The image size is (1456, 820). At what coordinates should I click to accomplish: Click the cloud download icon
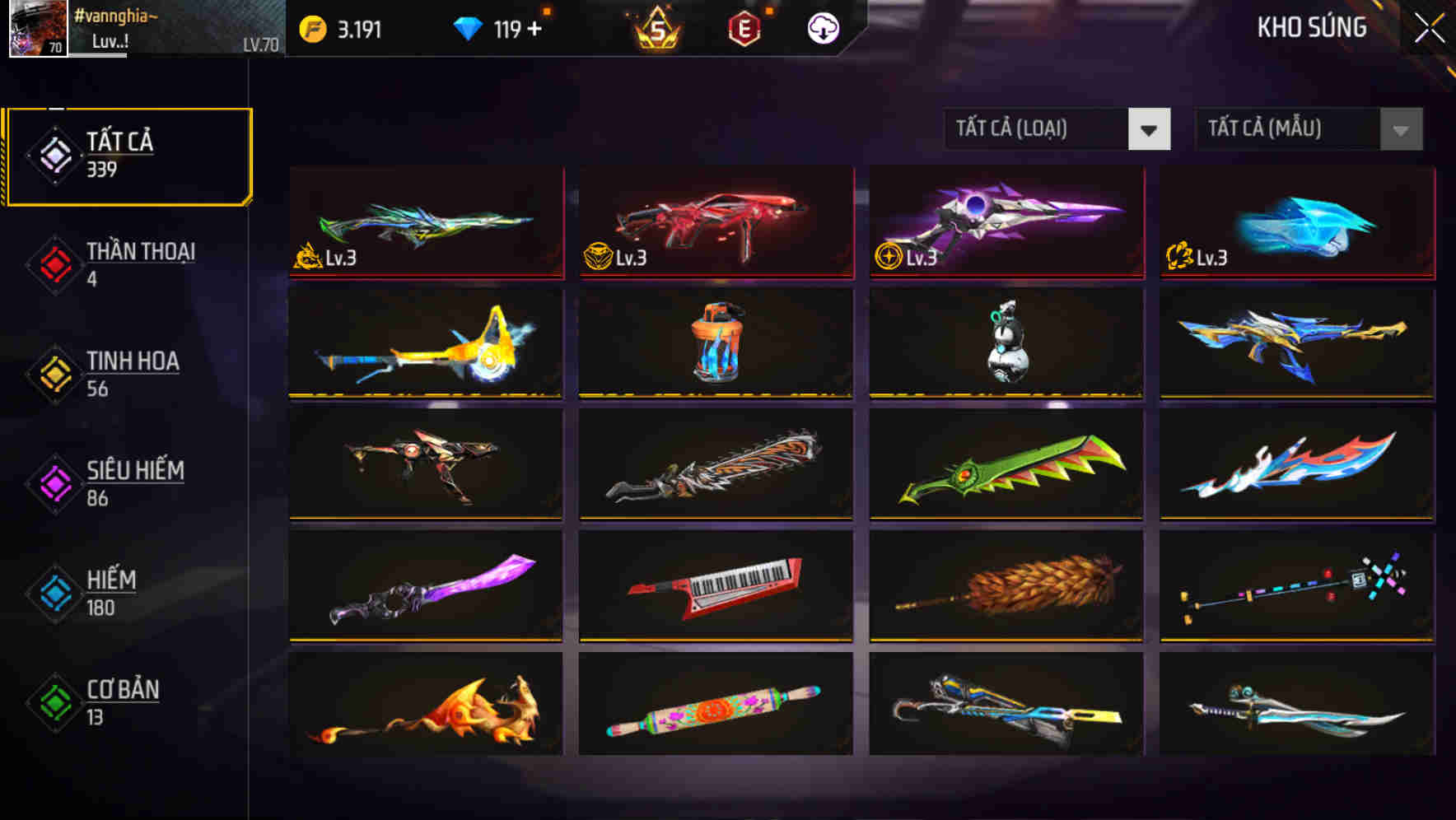pos(822,27)
